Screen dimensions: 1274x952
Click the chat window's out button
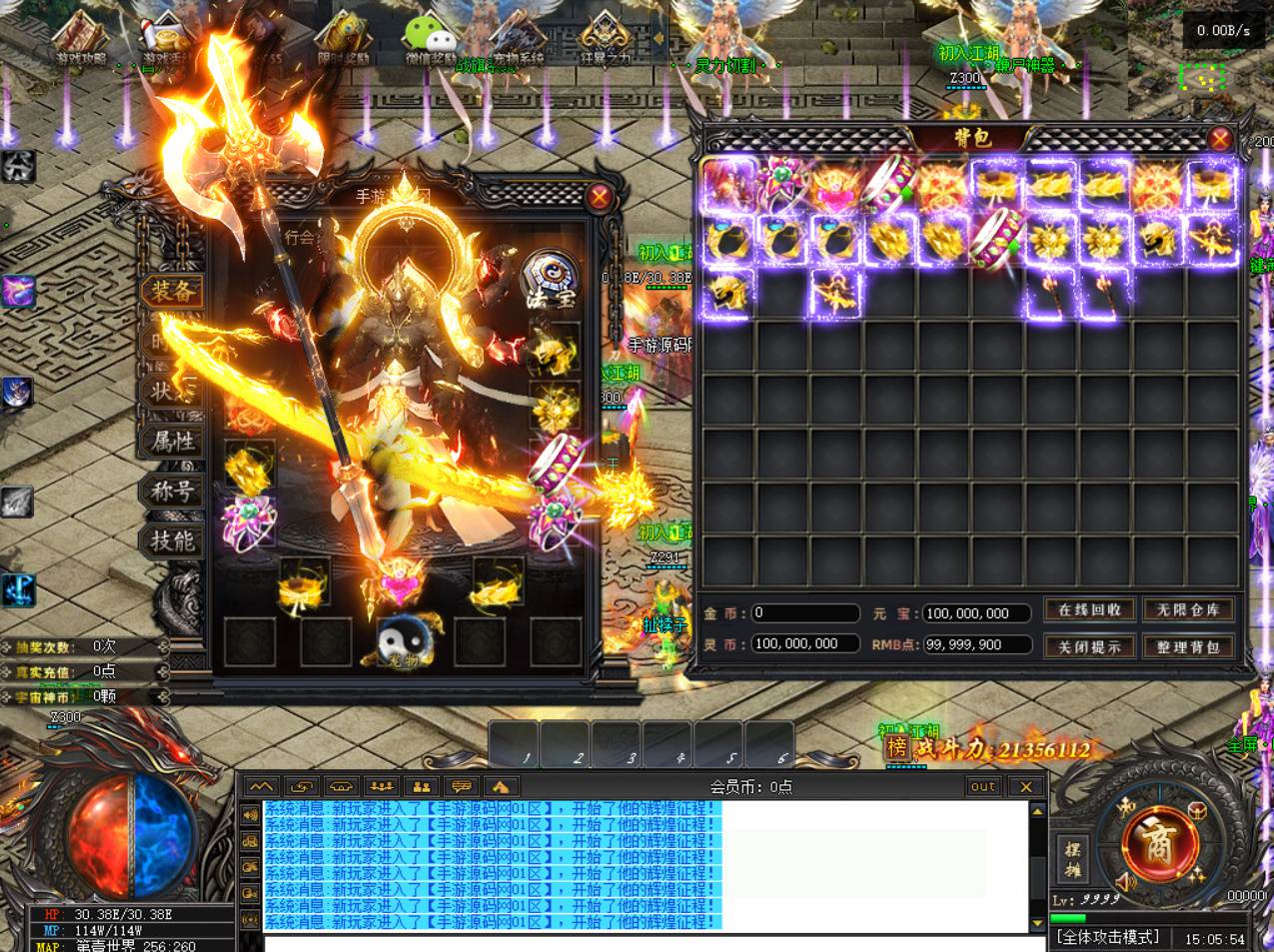coord(983,786)
